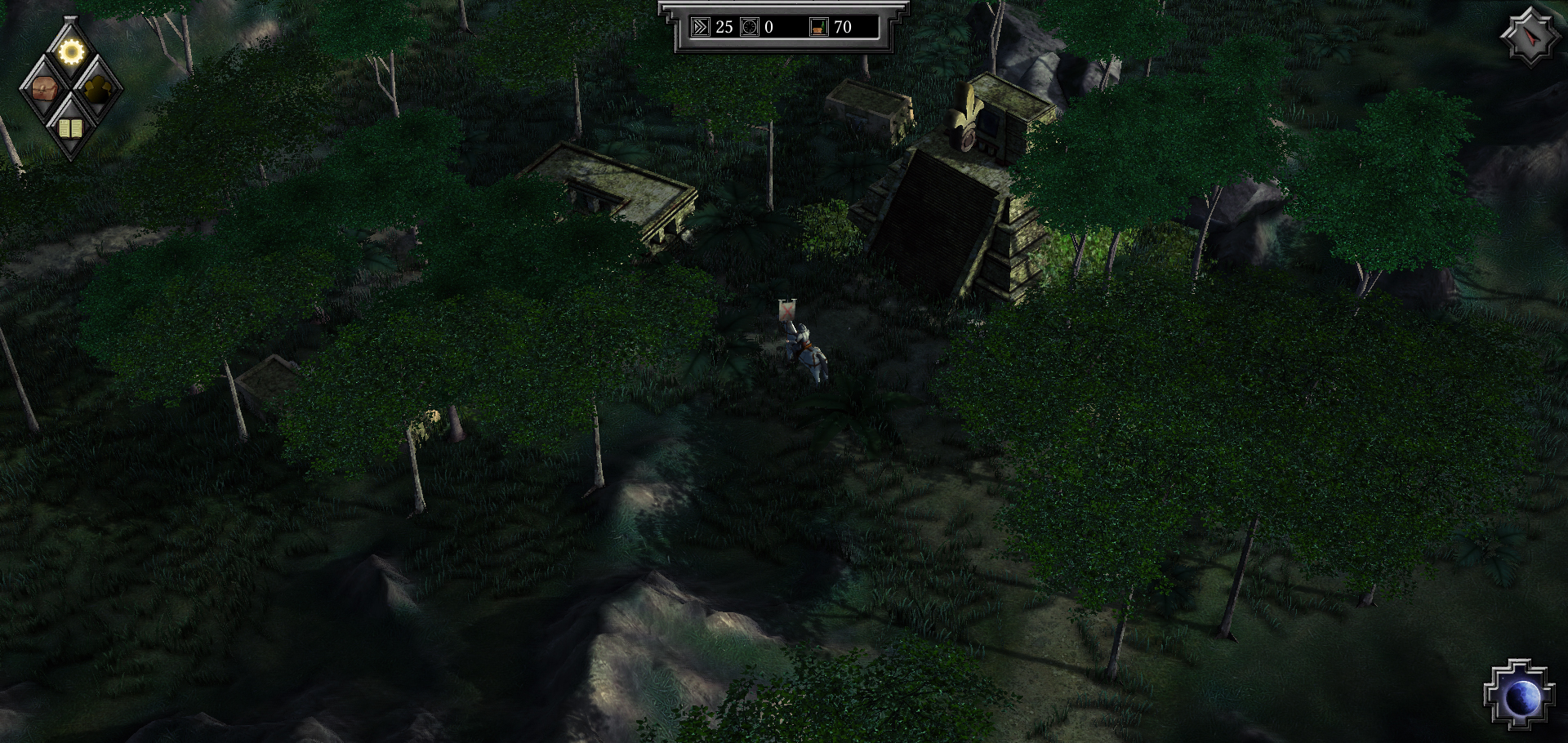Click the blue moon button
This screenshot has height=743, width=1568.
[x=1519, y=696]
